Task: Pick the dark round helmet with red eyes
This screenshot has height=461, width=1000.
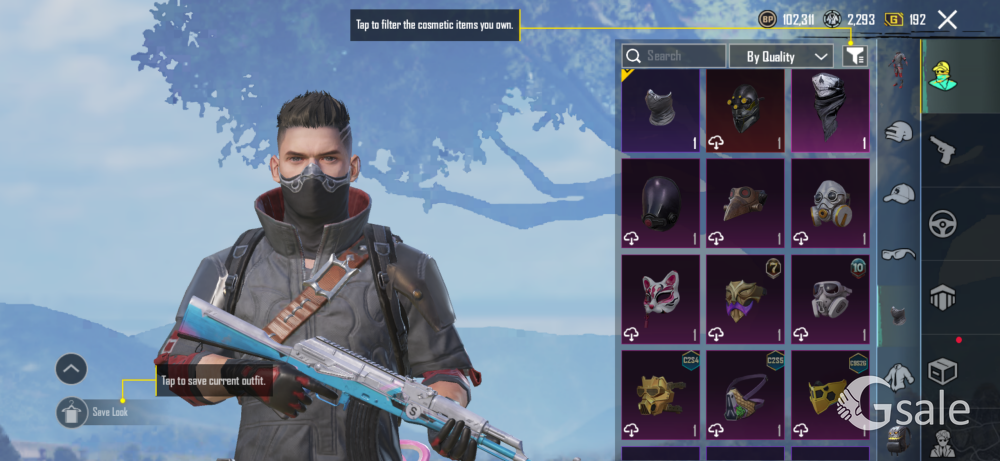Action: 660,203
